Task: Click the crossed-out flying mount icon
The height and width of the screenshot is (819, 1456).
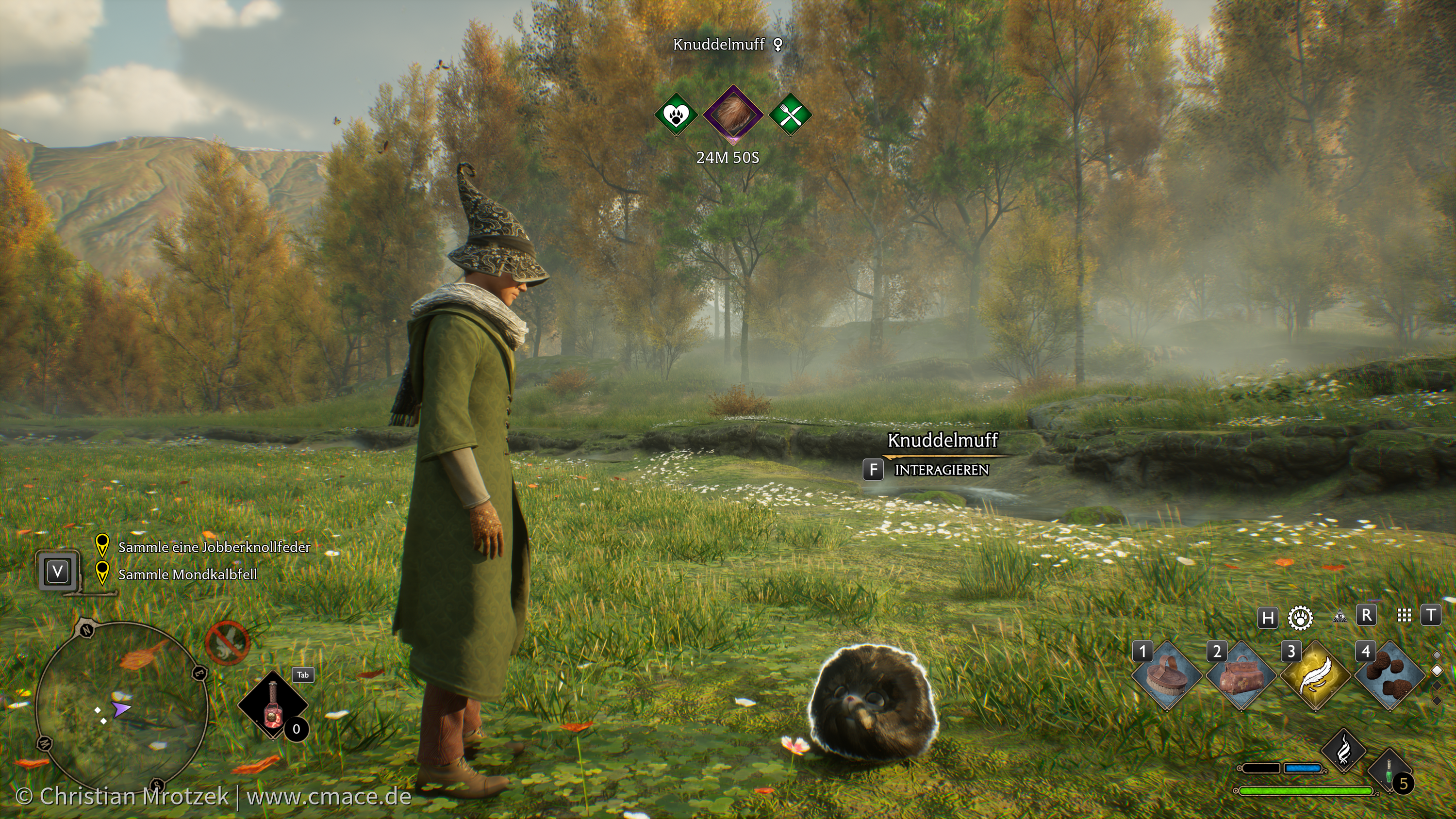Action: [x=227, y=643]
